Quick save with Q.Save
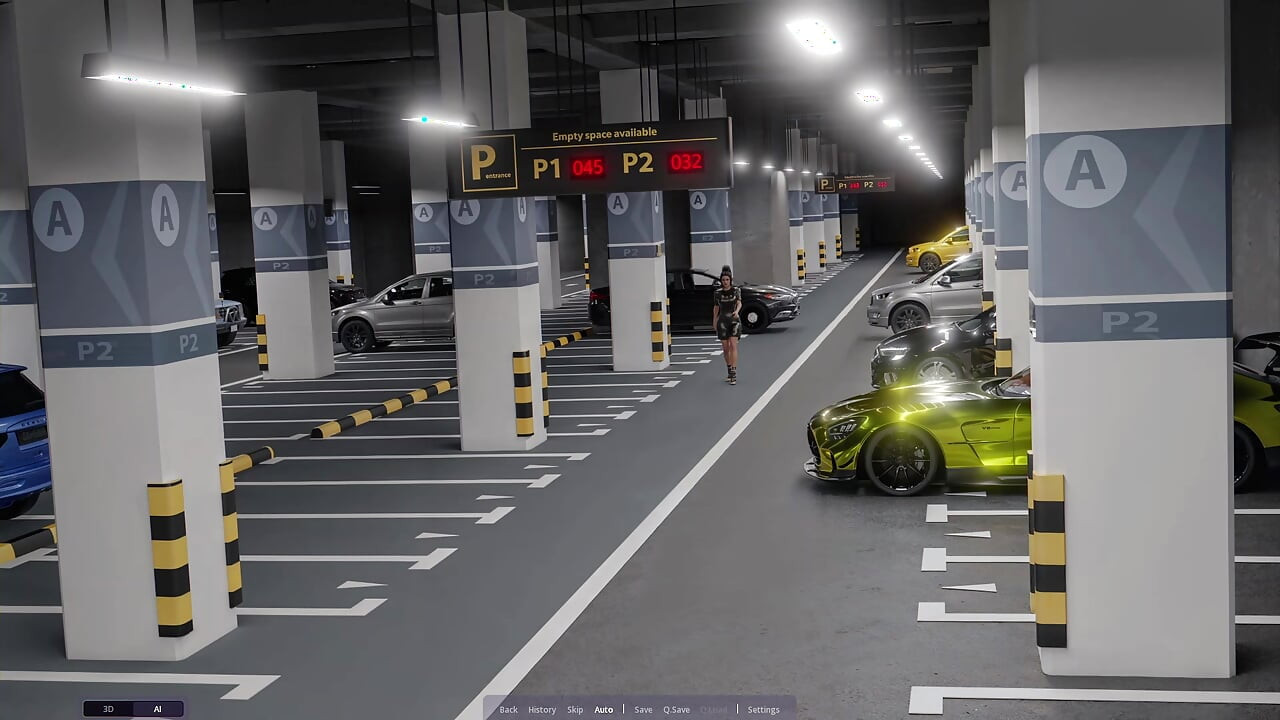The image size is (1280, 720). (x=677, y=710)
